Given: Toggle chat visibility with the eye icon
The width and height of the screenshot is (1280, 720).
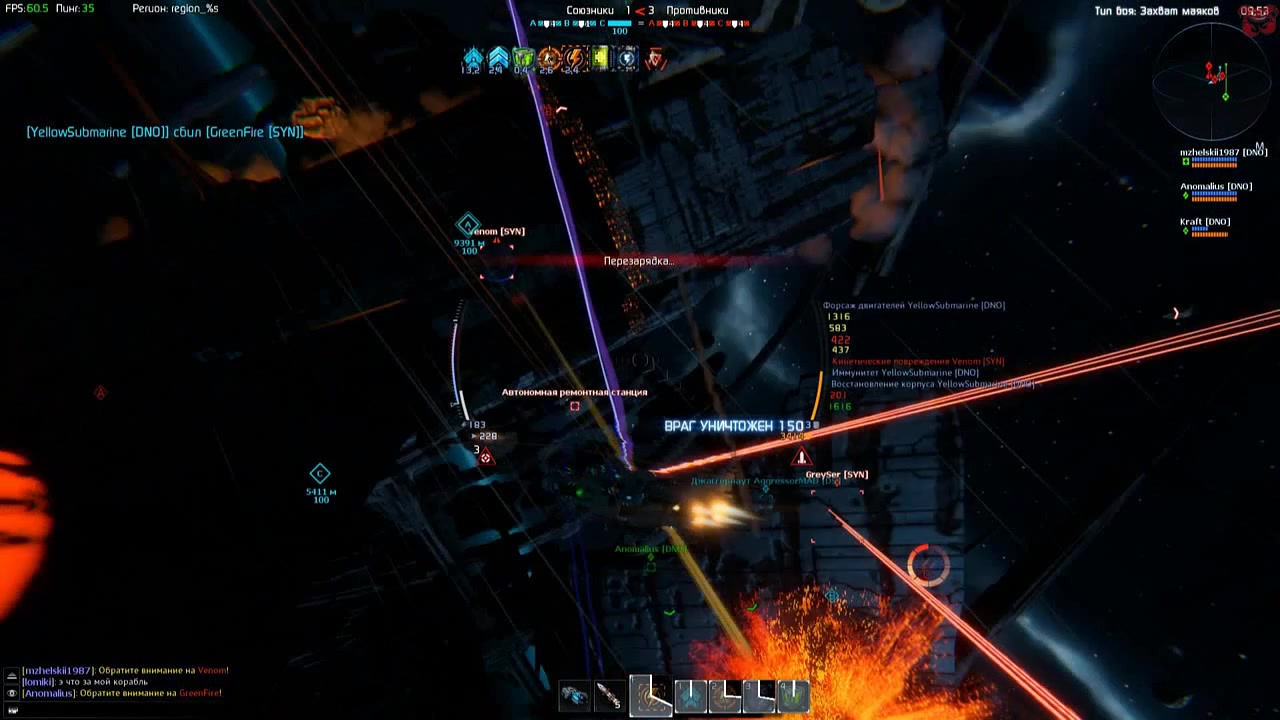Looking at the screenshot, I should click(11, 693).
